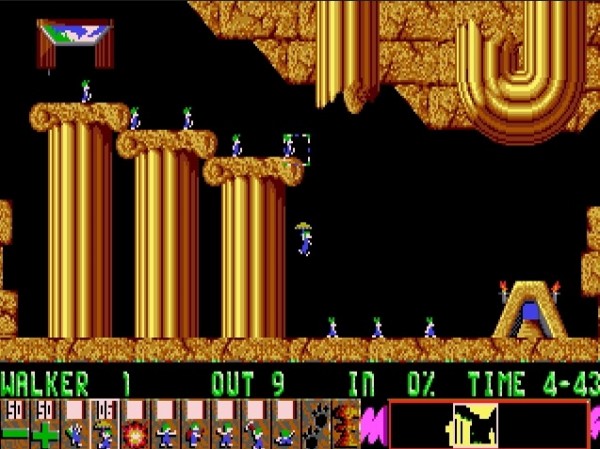Click the level minimap to scroll the view
The width and height of the screenshot is (600, 449).
coord(488,424)
